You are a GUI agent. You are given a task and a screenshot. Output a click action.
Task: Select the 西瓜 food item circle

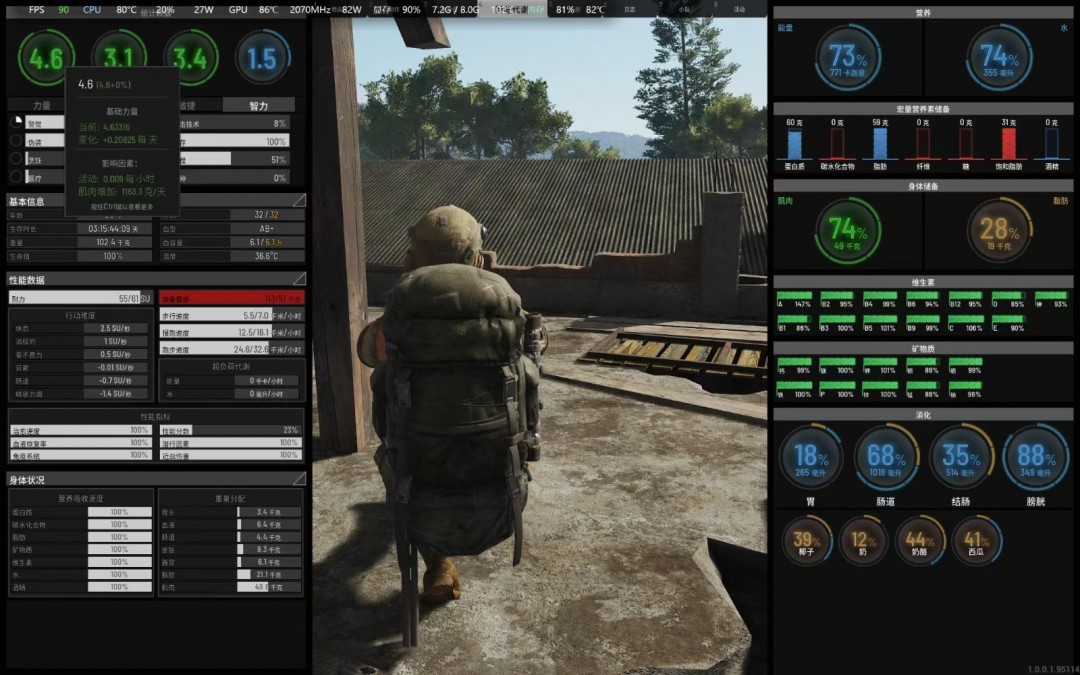click(x=977, y=541)
